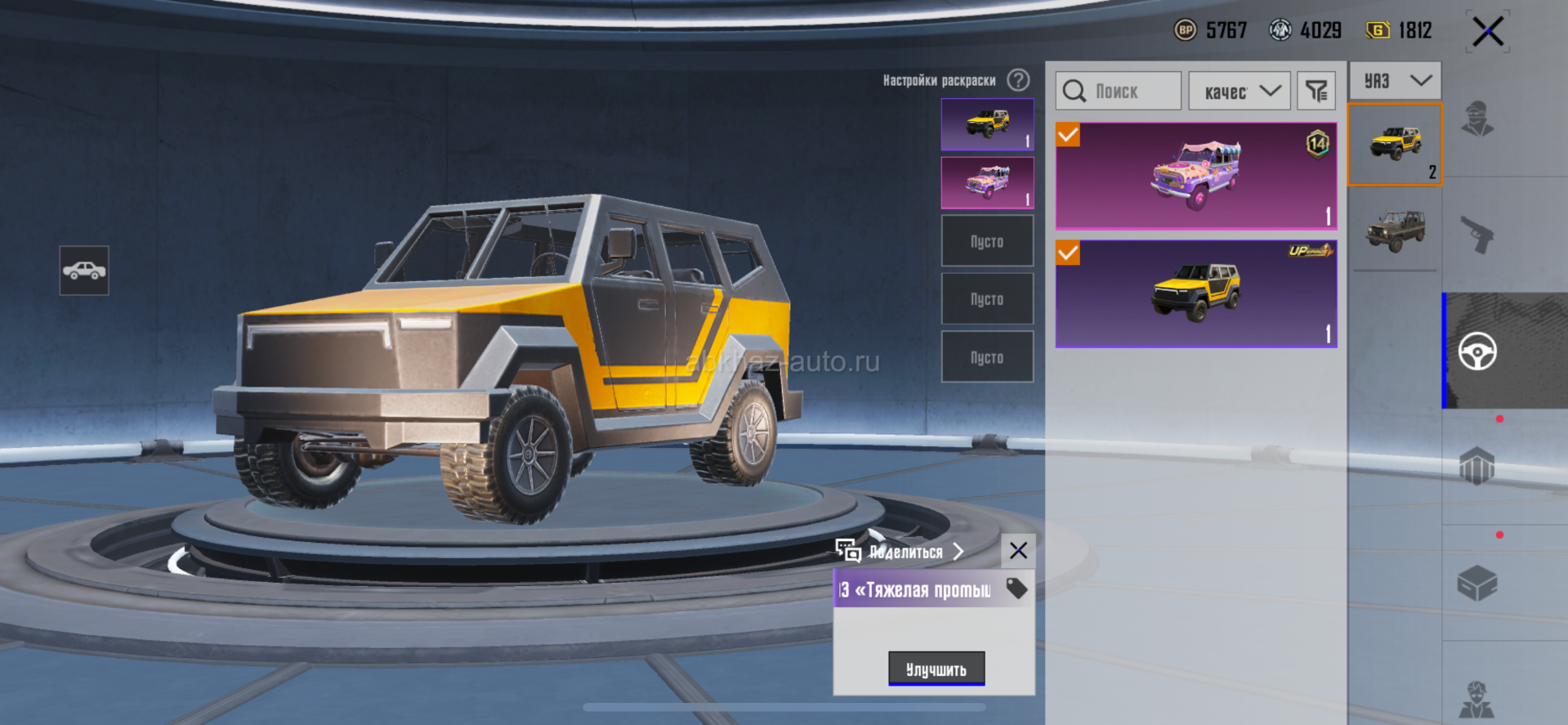
Task: Toggle the car view icon button
Action: (x=84, y=271)
